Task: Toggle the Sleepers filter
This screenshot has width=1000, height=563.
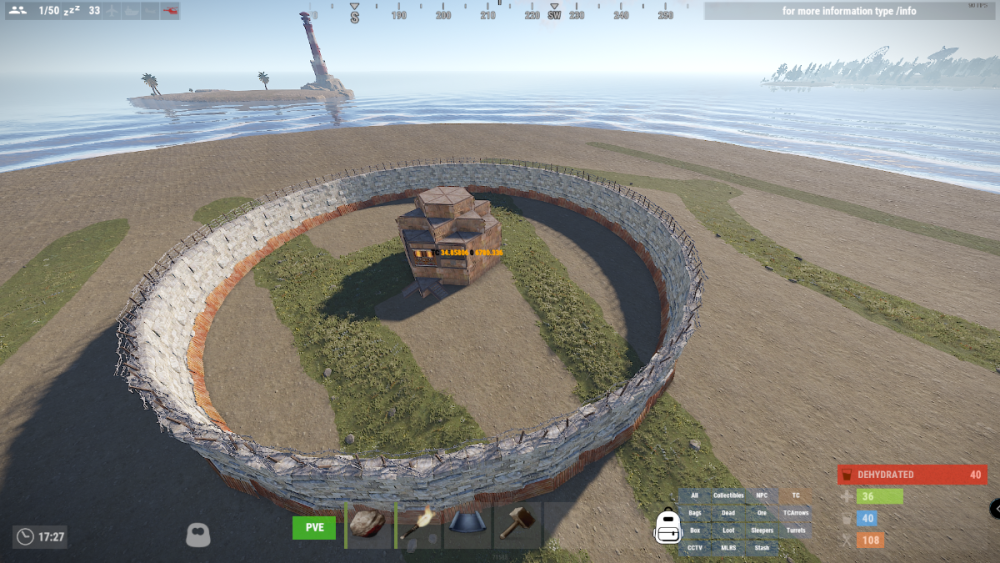Action: tap(762, 530)
